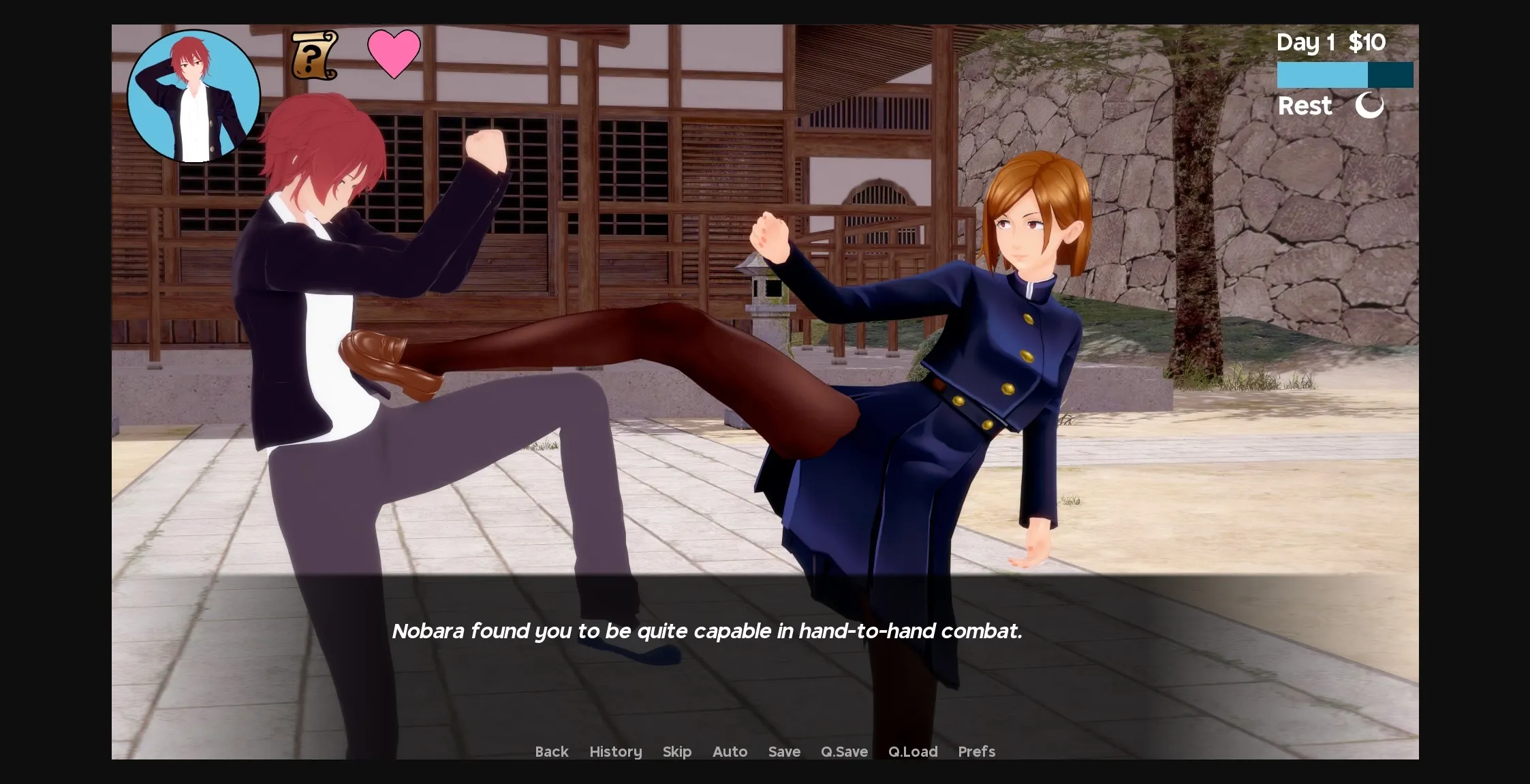Toggle Skip mode for dialogue

676,752
